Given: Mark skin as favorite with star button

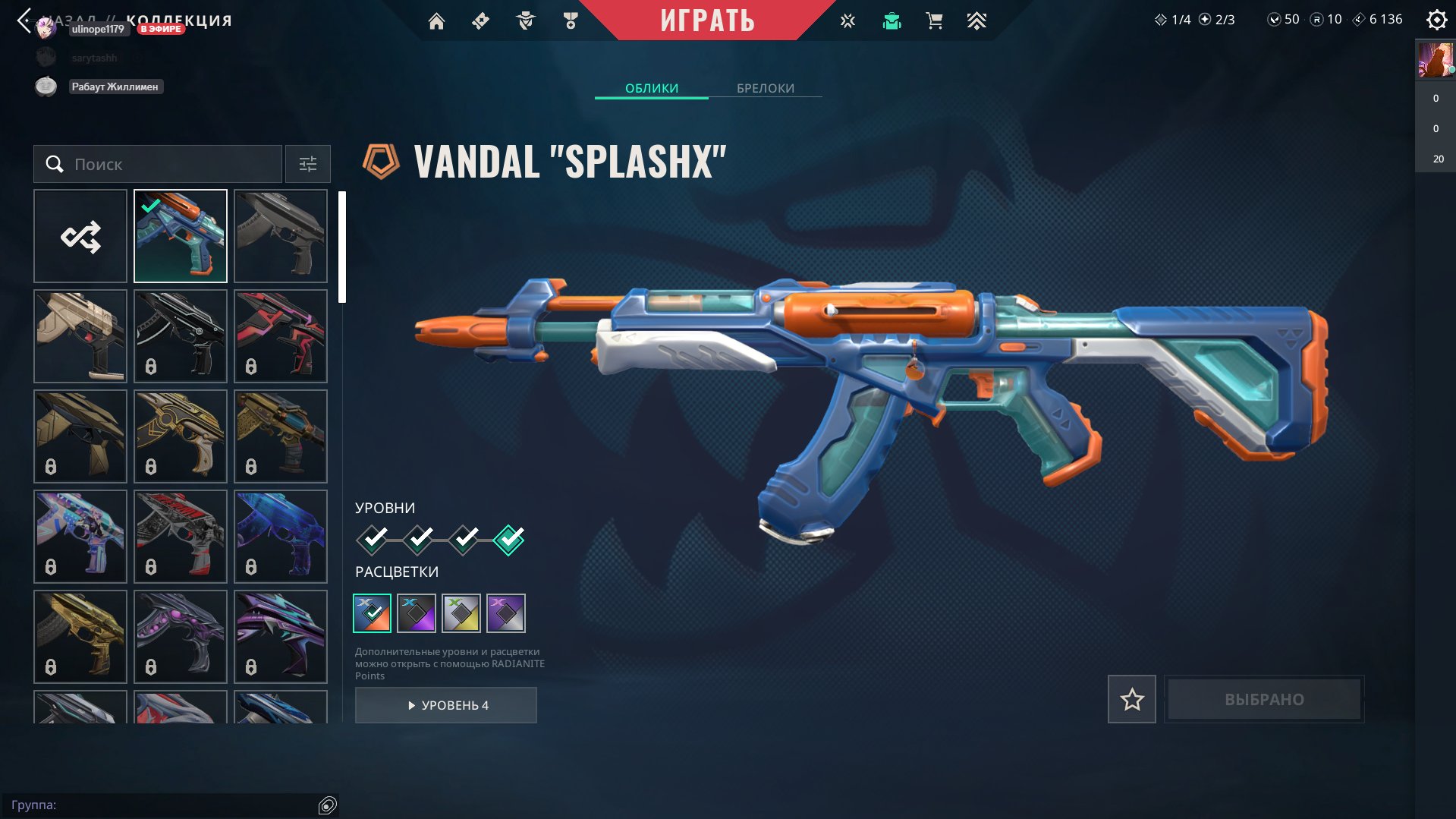Looking at the screenshot, I should coord(1131,699).
